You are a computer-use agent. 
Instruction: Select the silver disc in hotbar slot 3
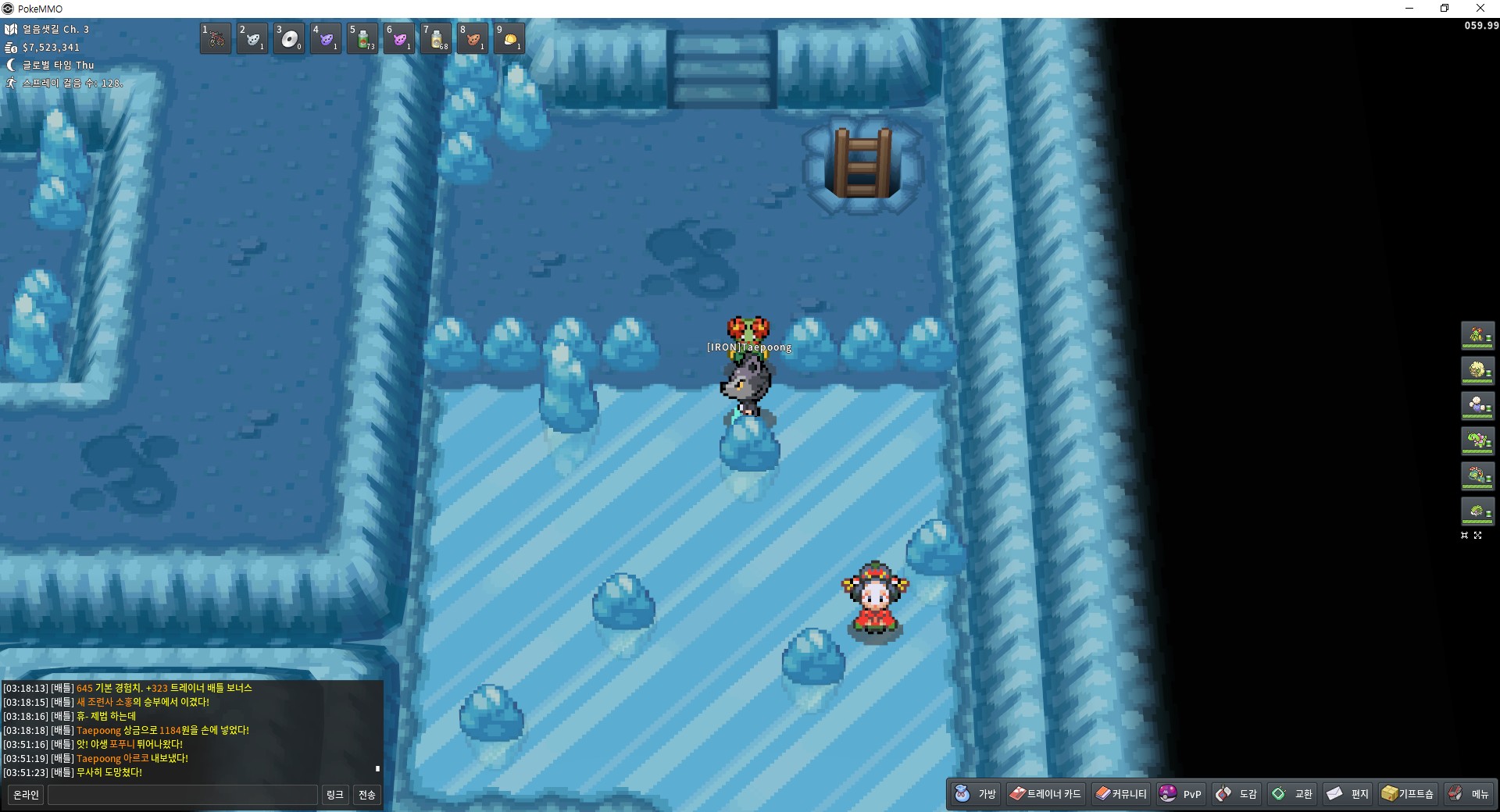coord(289,38)
